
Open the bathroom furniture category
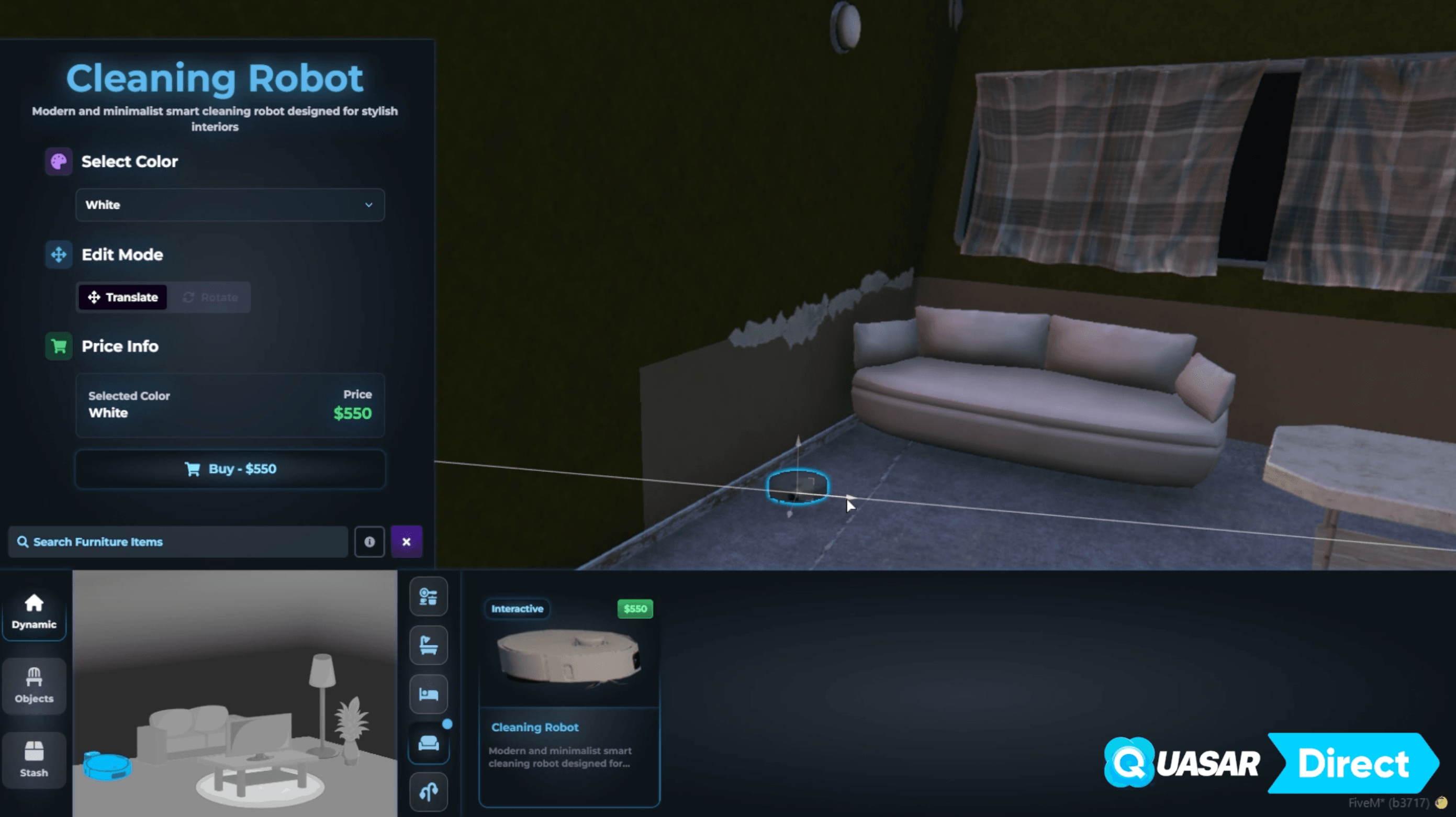click(x=429, y=645)
